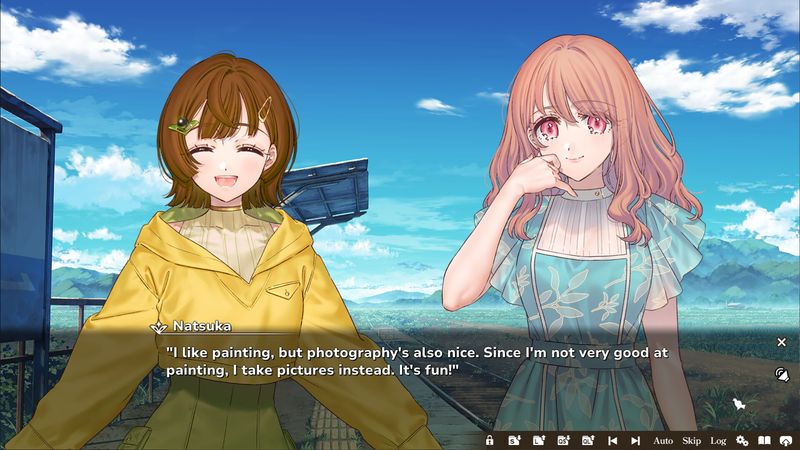Hide the dialogue window with the X
The width and height of the screenshot is (800, 450).
click(x=782, y=342)
